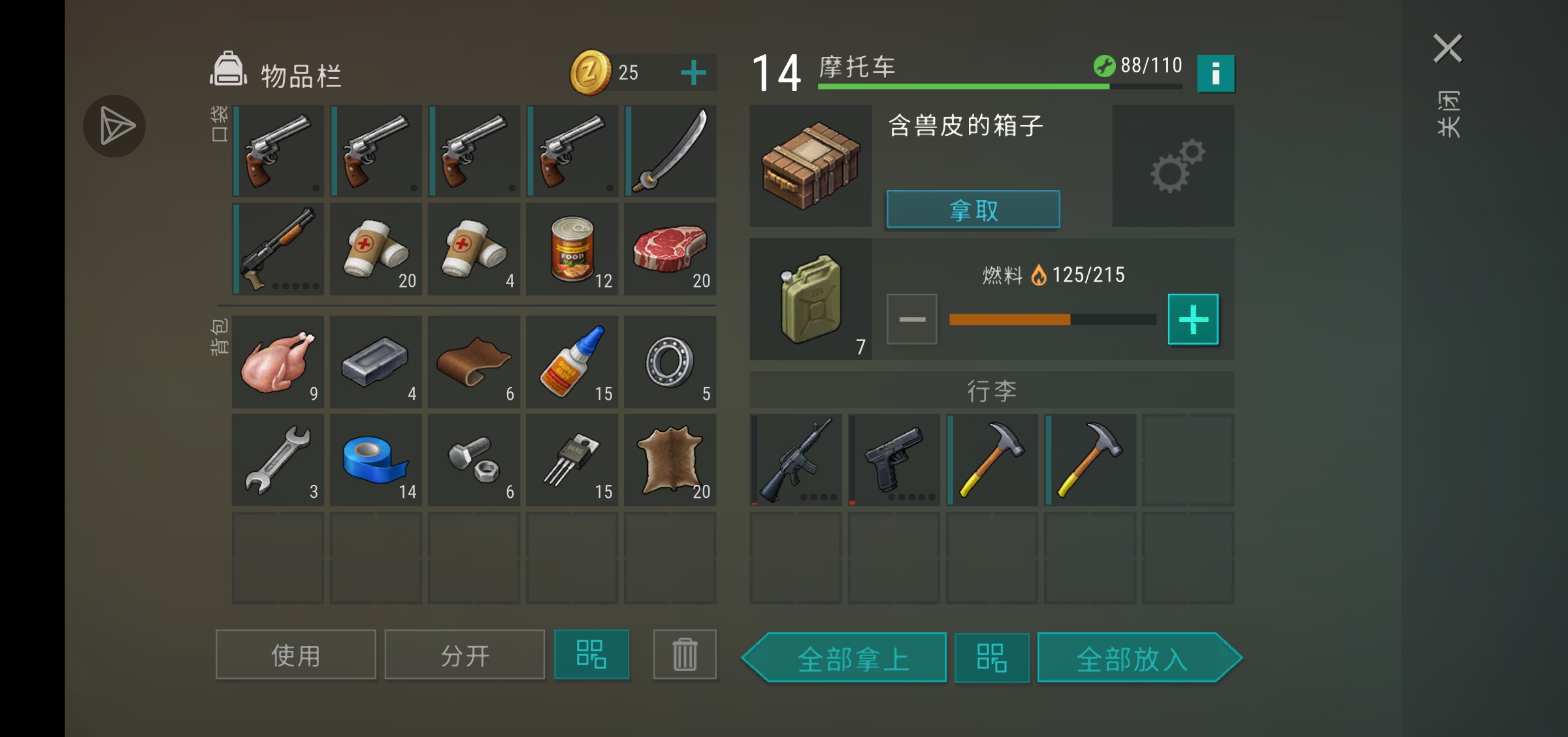
Task: Select a hammer in the luggage slots
Action: tap(993, 460)
